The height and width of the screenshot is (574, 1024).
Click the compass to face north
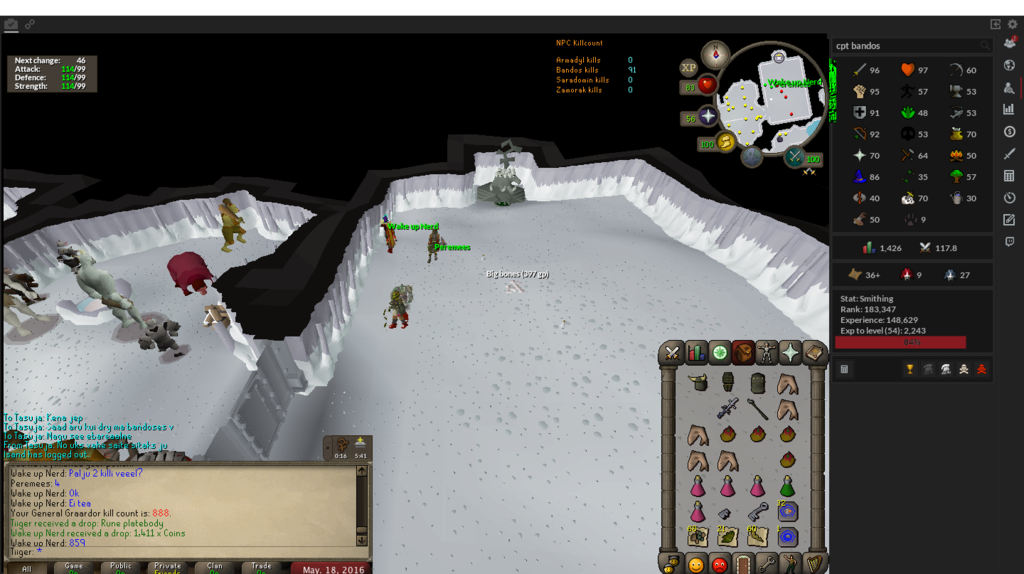715,53
